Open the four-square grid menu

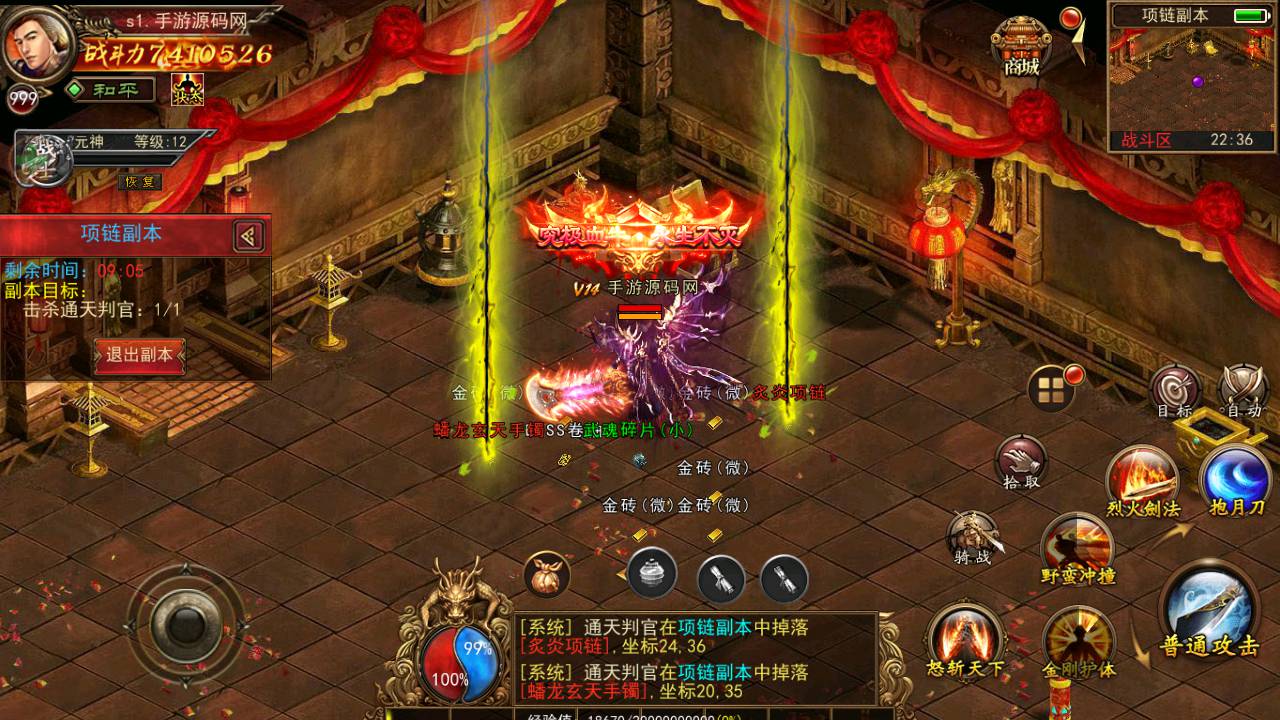1051,389
